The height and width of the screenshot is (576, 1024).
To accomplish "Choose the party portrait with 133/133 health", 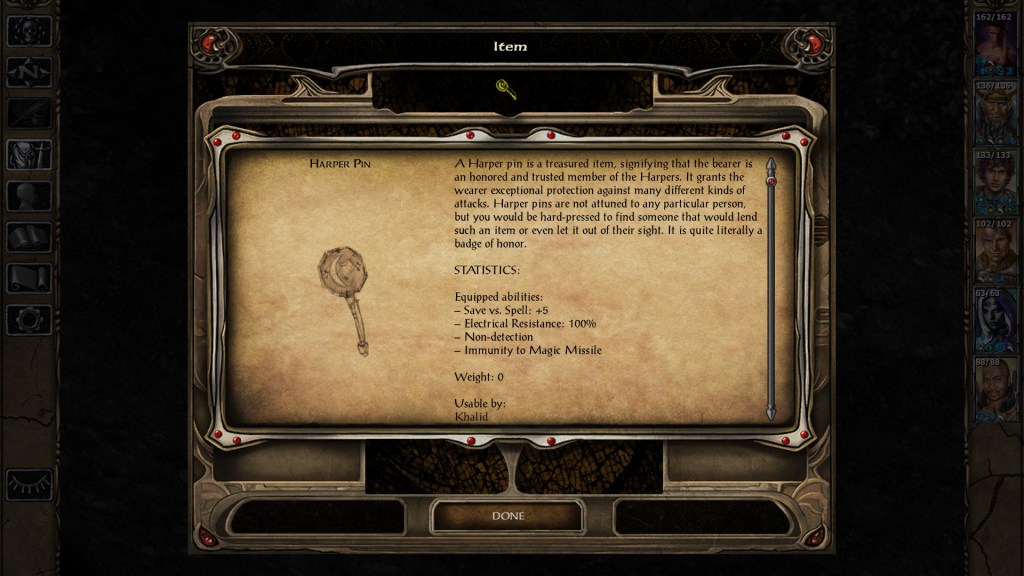I will pyautogui.click(x=995, y=181).
